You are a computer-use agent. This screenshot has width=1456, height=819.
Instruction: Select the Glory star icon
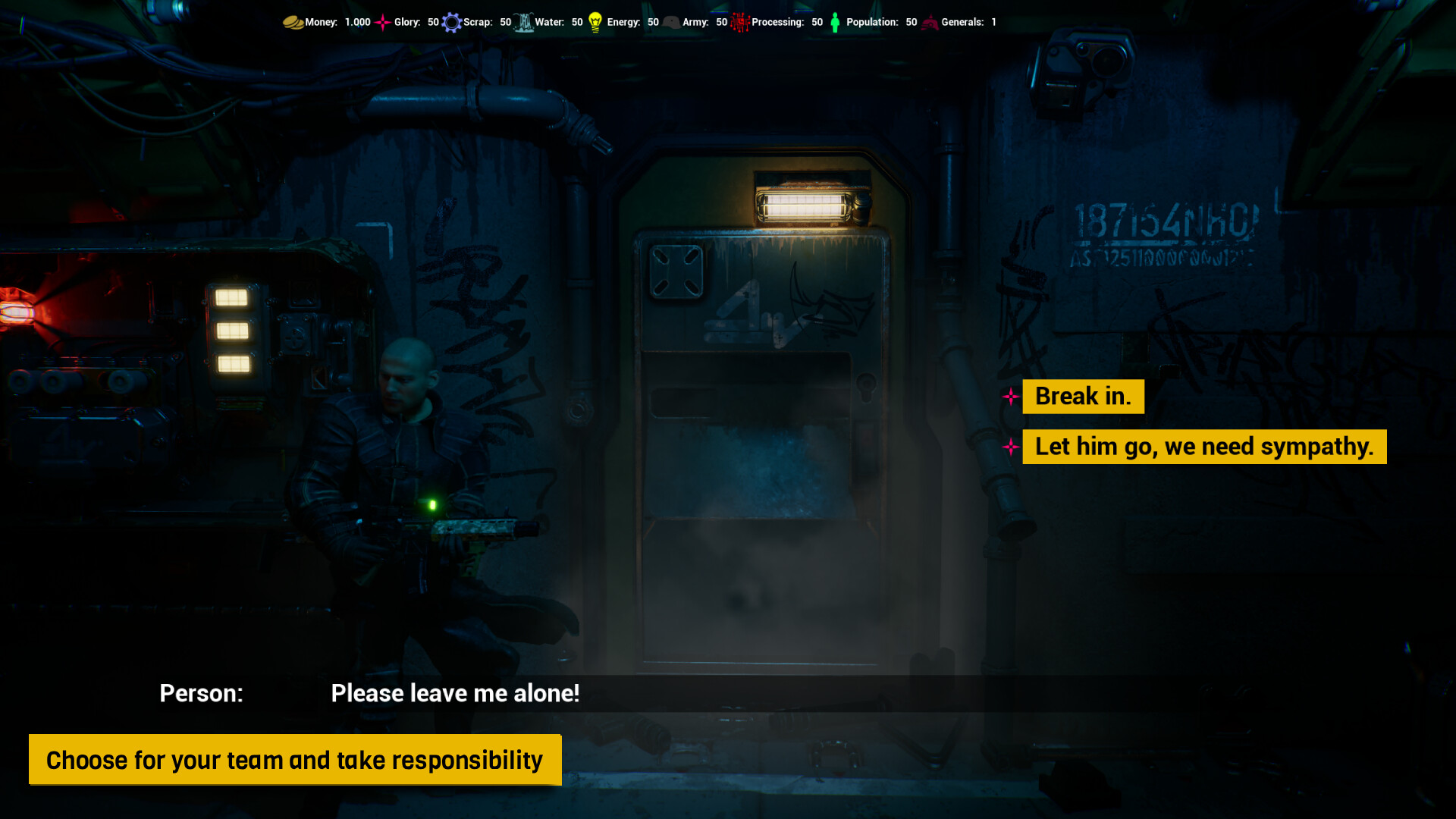pos(382,22)
